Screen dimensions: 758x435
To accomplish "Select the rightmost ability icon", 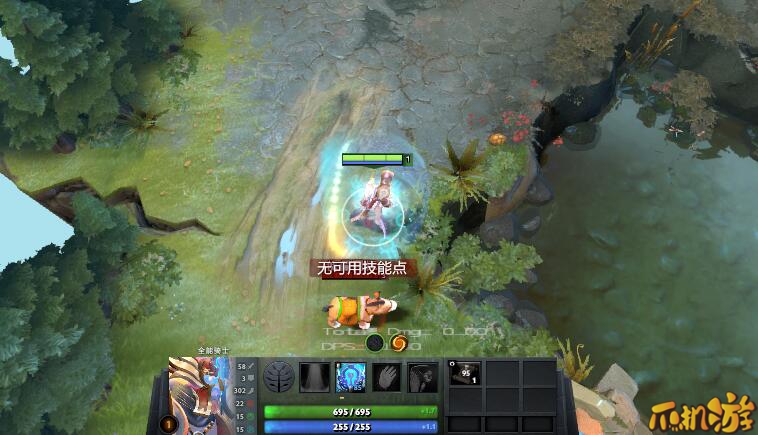I will [x=422, y=377].
